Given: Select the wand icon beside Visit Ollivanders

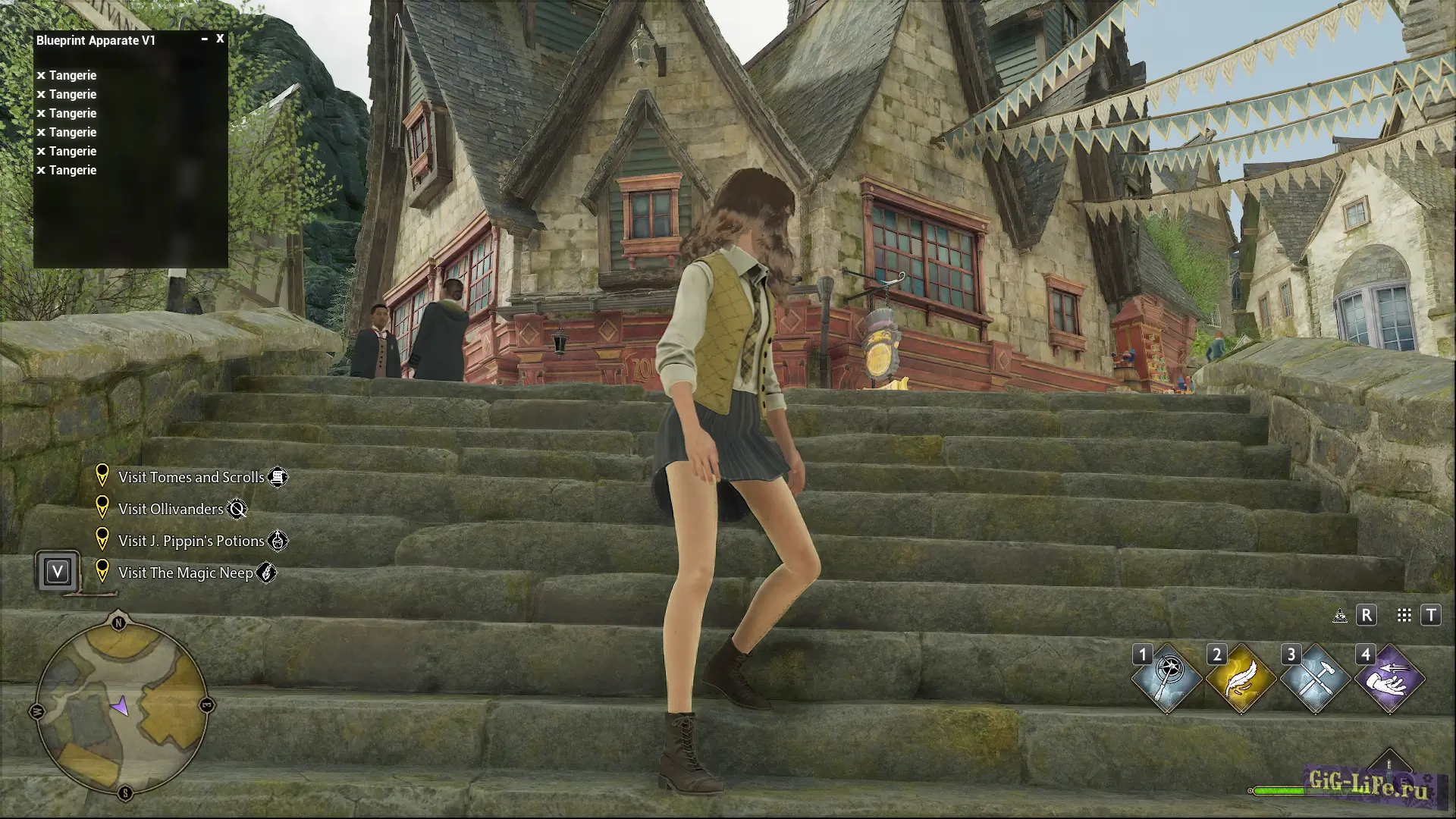Looking at the screenshot, I should coord(238,510).
